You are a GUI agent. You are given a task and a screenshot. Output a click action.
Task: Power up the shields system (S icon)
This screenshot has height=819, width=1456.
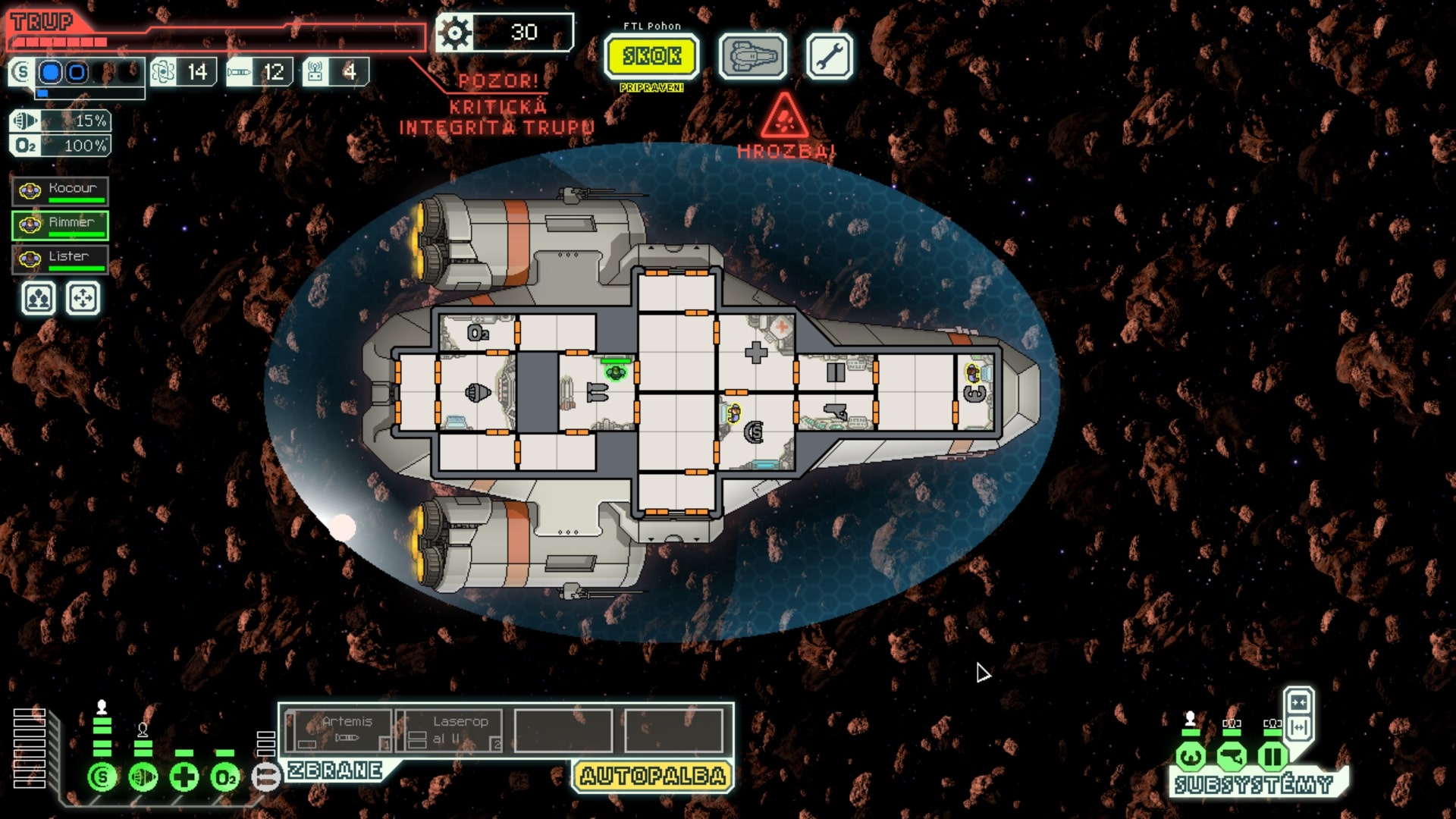coord(102,777)
